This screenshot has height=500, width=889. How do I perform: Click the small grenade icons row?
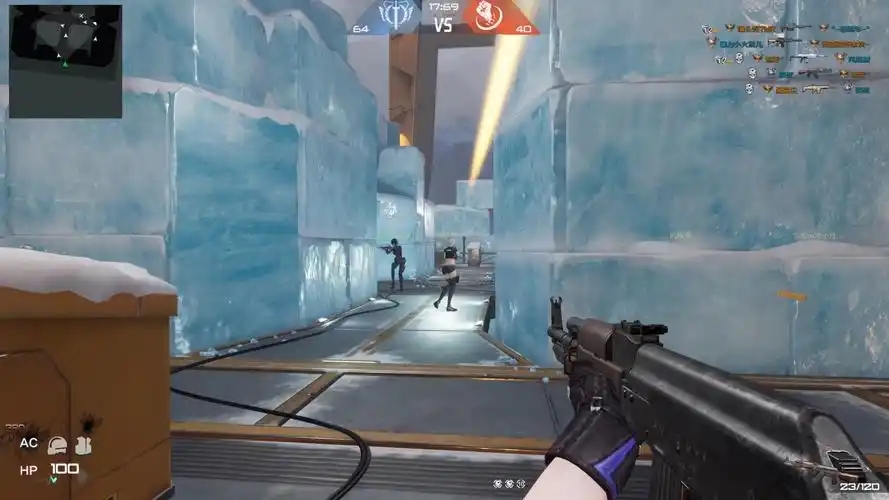pos(508,484)
